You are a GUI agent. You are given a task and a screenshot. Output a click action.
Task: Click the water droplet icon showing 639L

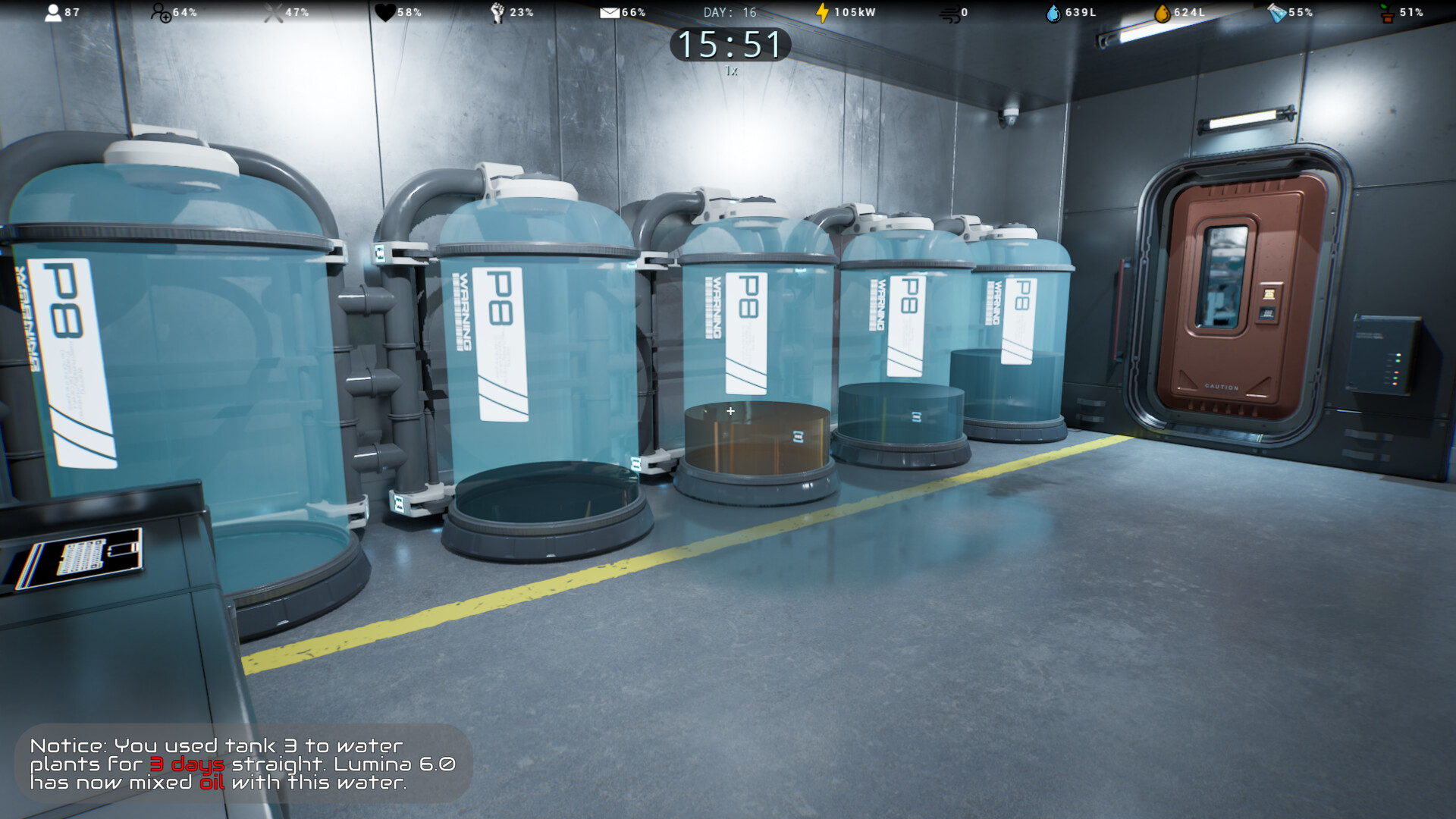pyautogui.click(x=1054, y=11)
